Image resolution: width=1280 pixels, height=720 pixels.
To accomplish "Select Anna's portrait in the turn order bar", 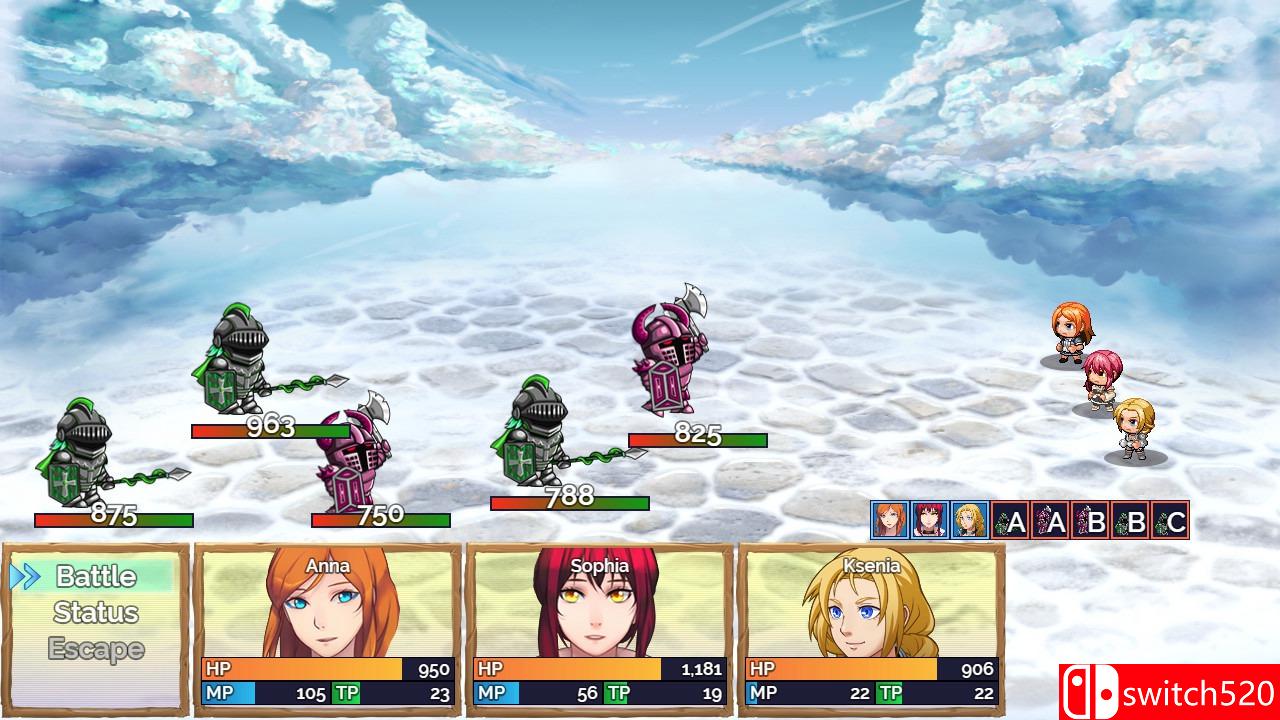I will (x=889, y=520).
